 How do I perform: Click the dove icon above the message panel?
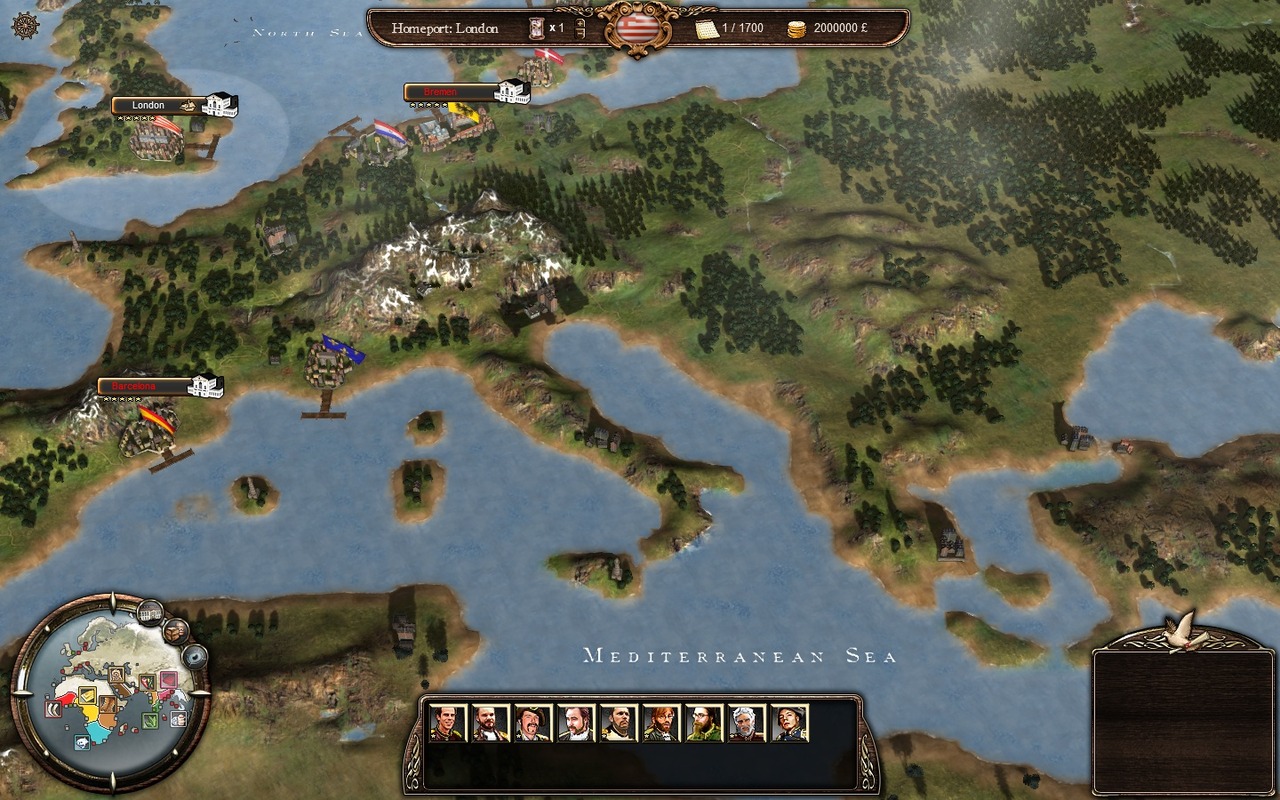tap(1185, 630)
